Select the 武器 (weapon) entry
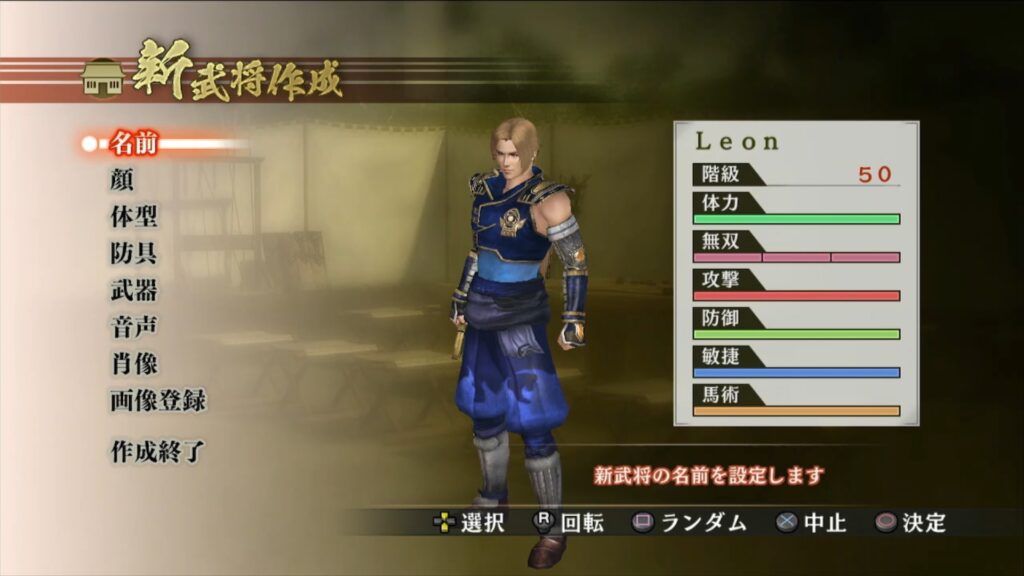Image resolution: width=1024 pixels, height=576 pixels. (x=134, y=291)
